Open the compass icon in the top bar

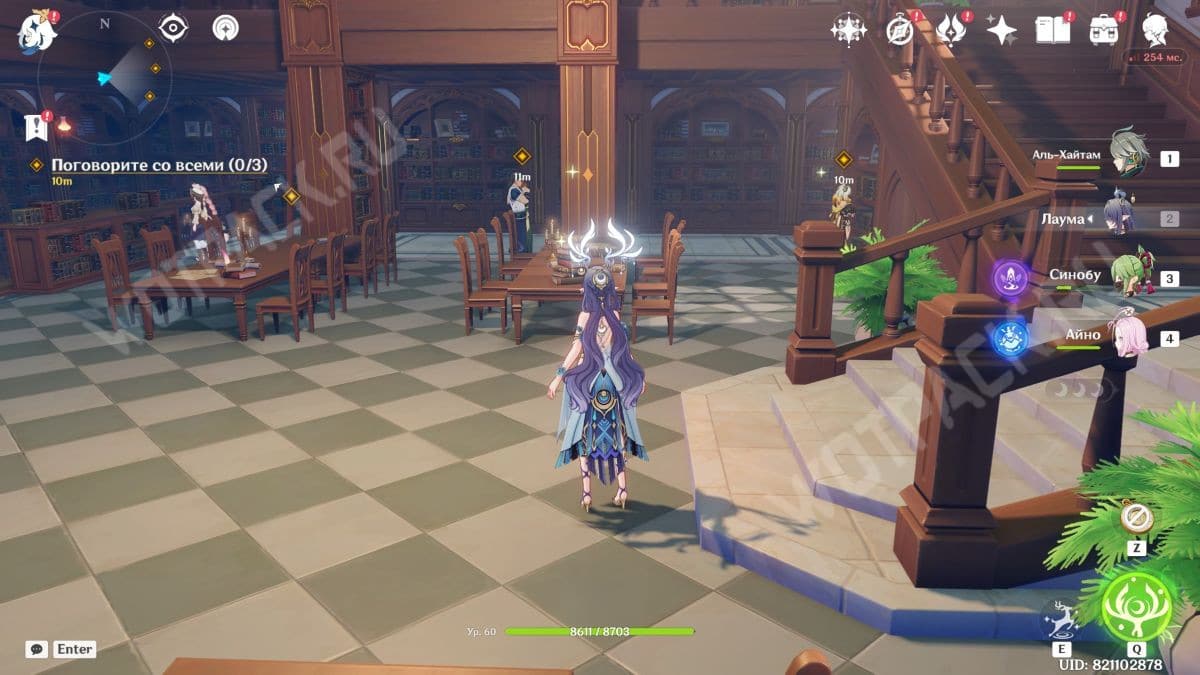pyautogui.click(x=899, y=31)
